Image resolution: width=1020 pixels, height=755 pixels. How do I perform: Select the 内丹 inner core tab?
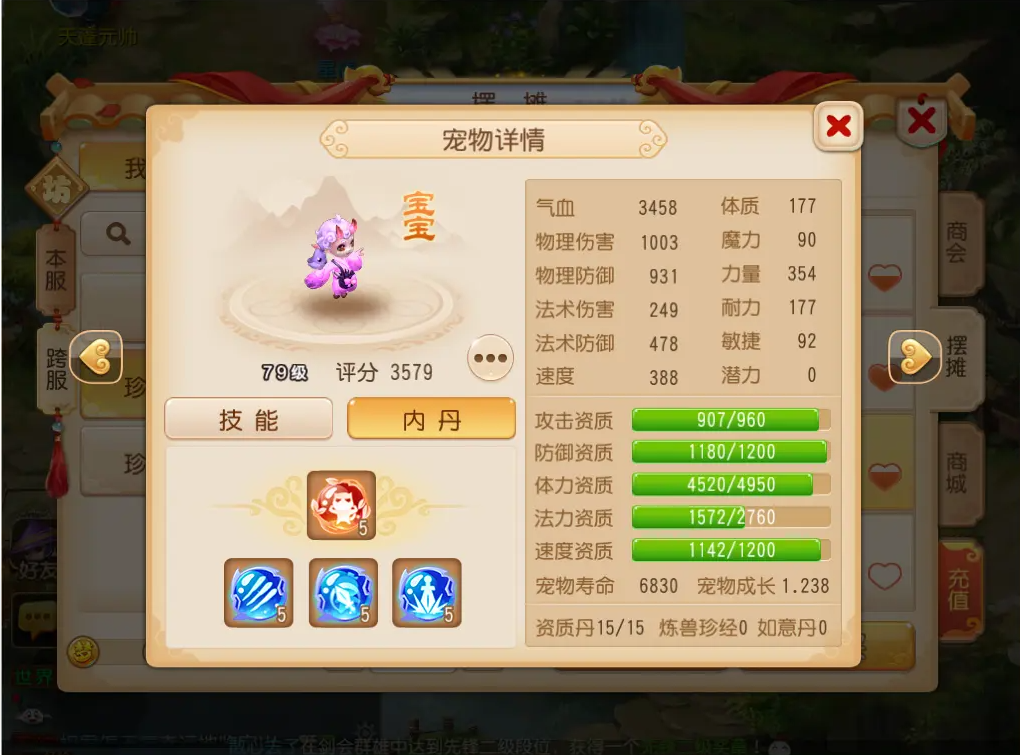coord(431,419)
